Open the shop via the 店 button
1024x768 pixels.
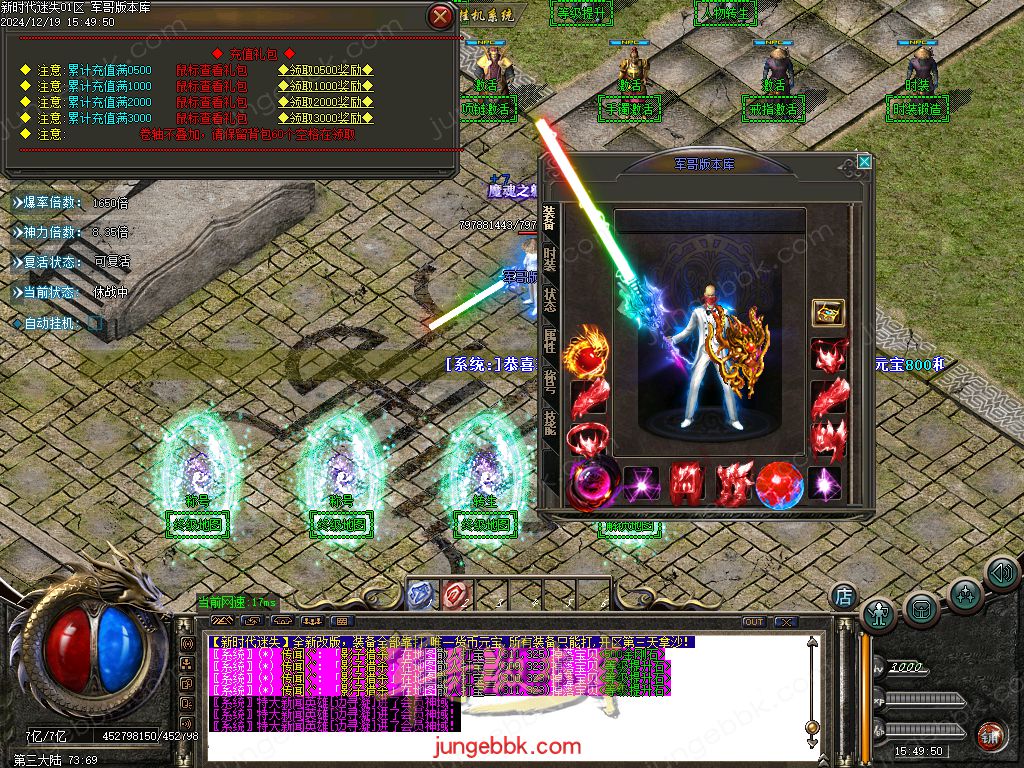click(843, 596)
